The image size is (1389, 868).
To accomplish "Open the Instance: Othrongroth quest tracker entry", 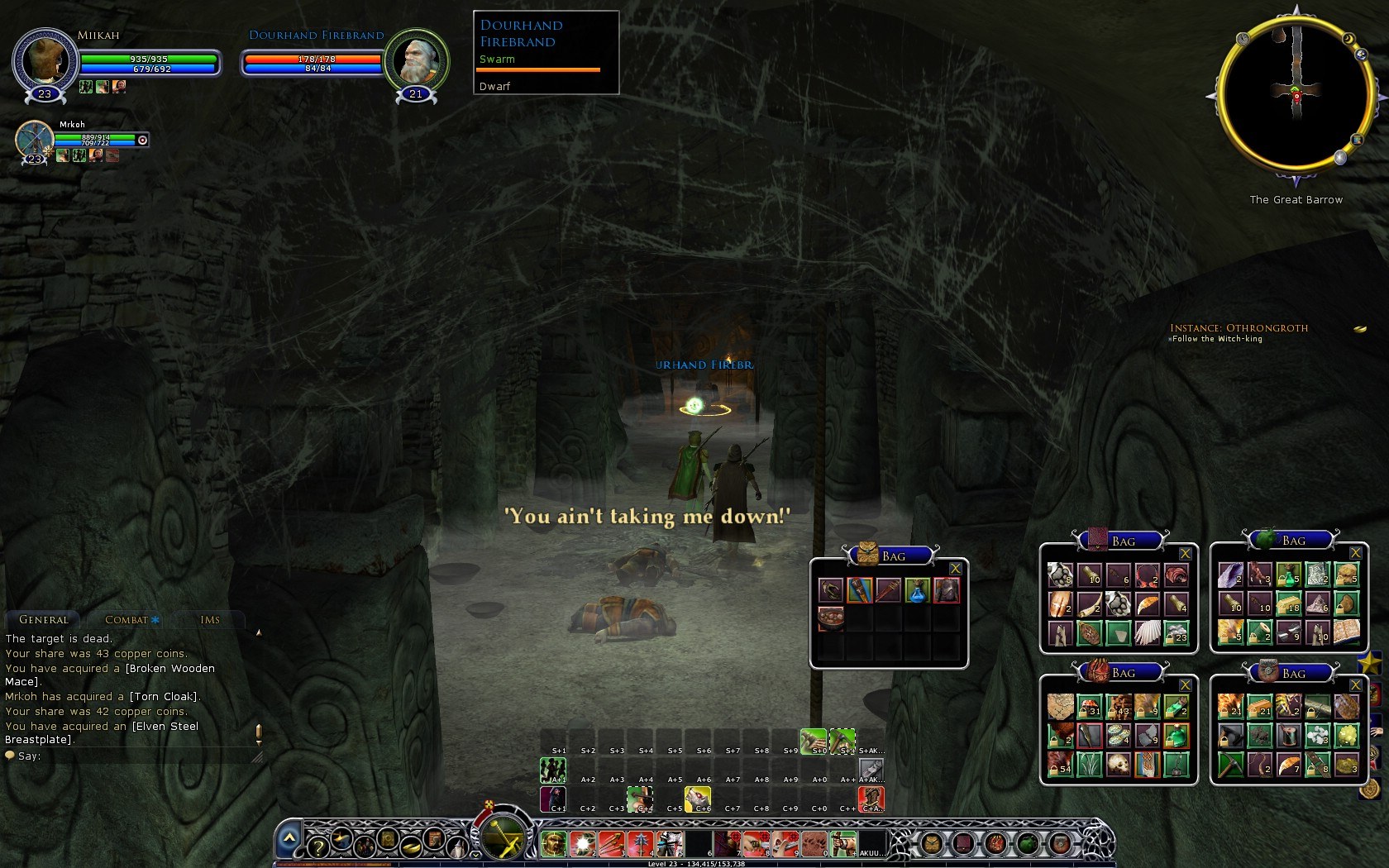I will click(1239, 328).
